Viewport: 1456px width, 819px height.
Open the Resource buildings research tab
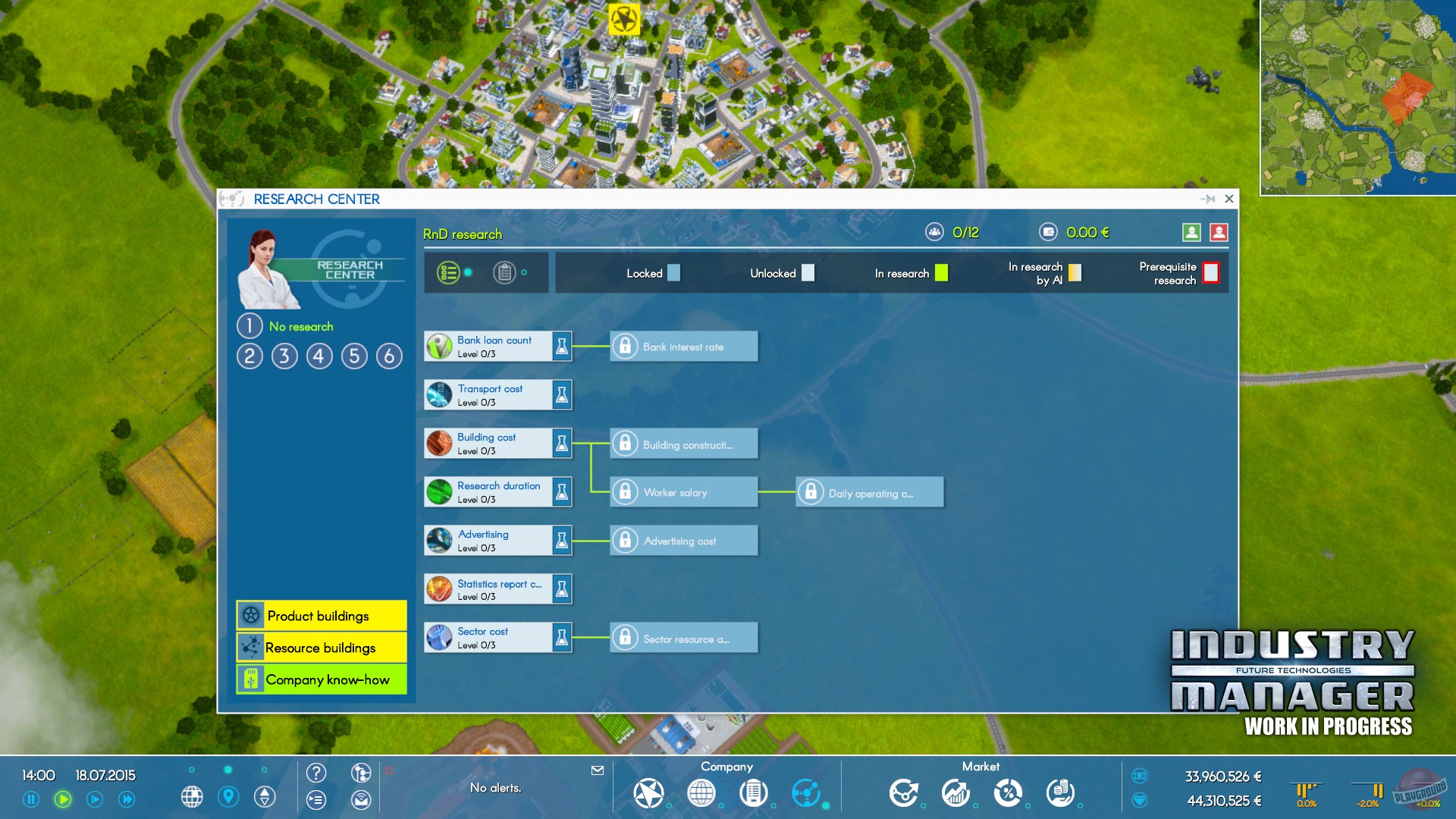(x=320, y=648)
